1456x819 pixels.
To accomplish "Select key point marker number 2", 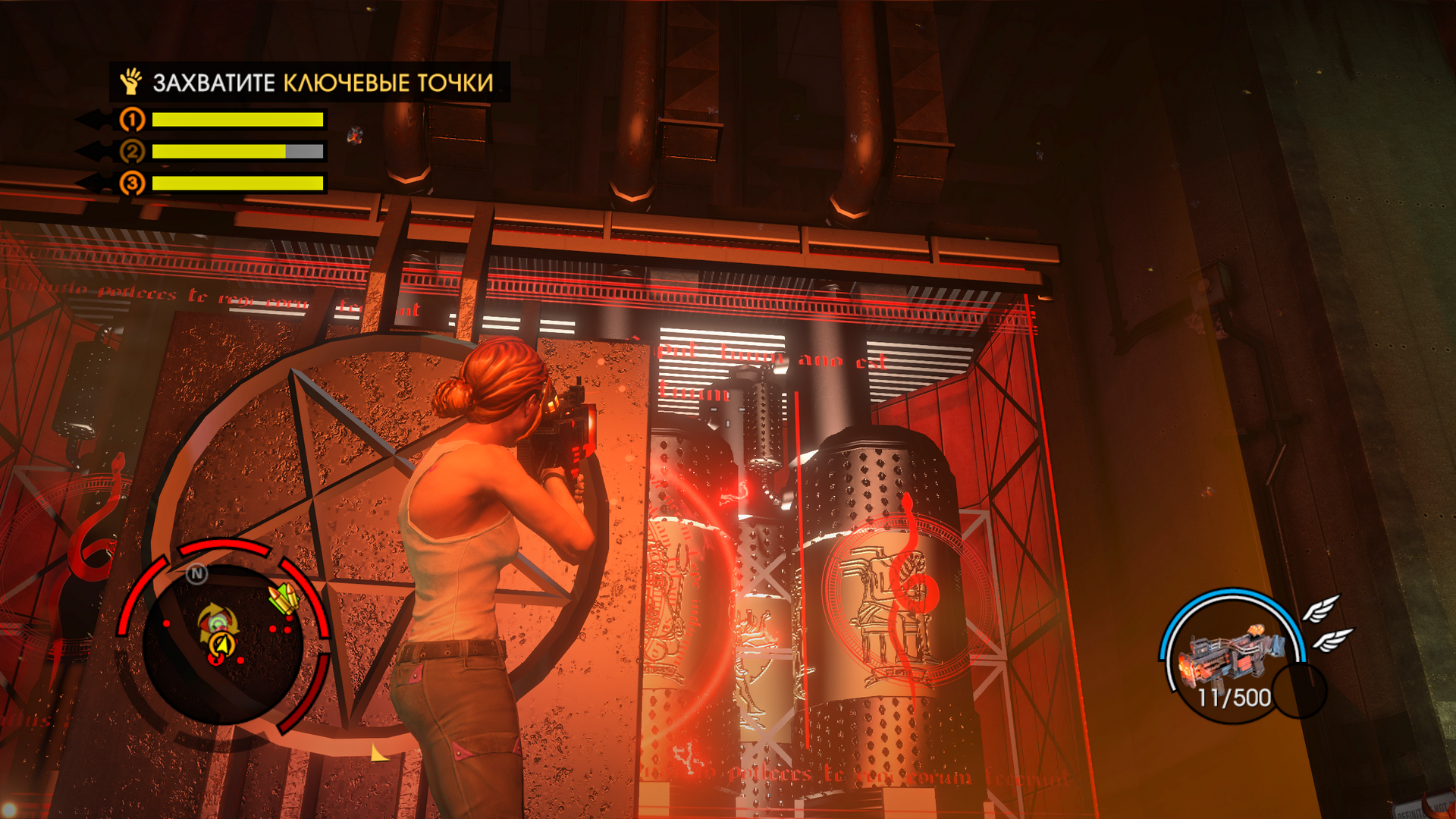I will click(132, 152).
